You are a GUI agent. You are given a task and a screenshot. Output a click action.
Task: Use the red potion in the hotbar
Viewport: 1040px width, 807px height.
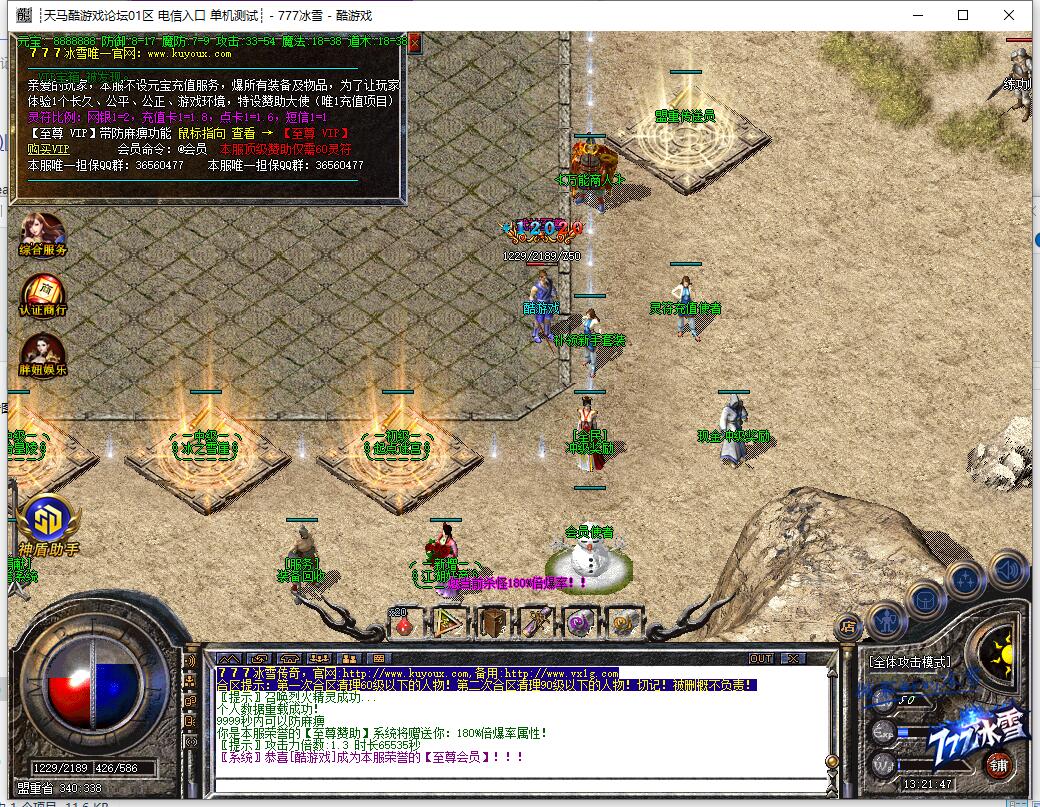click(x=403, y=623)
